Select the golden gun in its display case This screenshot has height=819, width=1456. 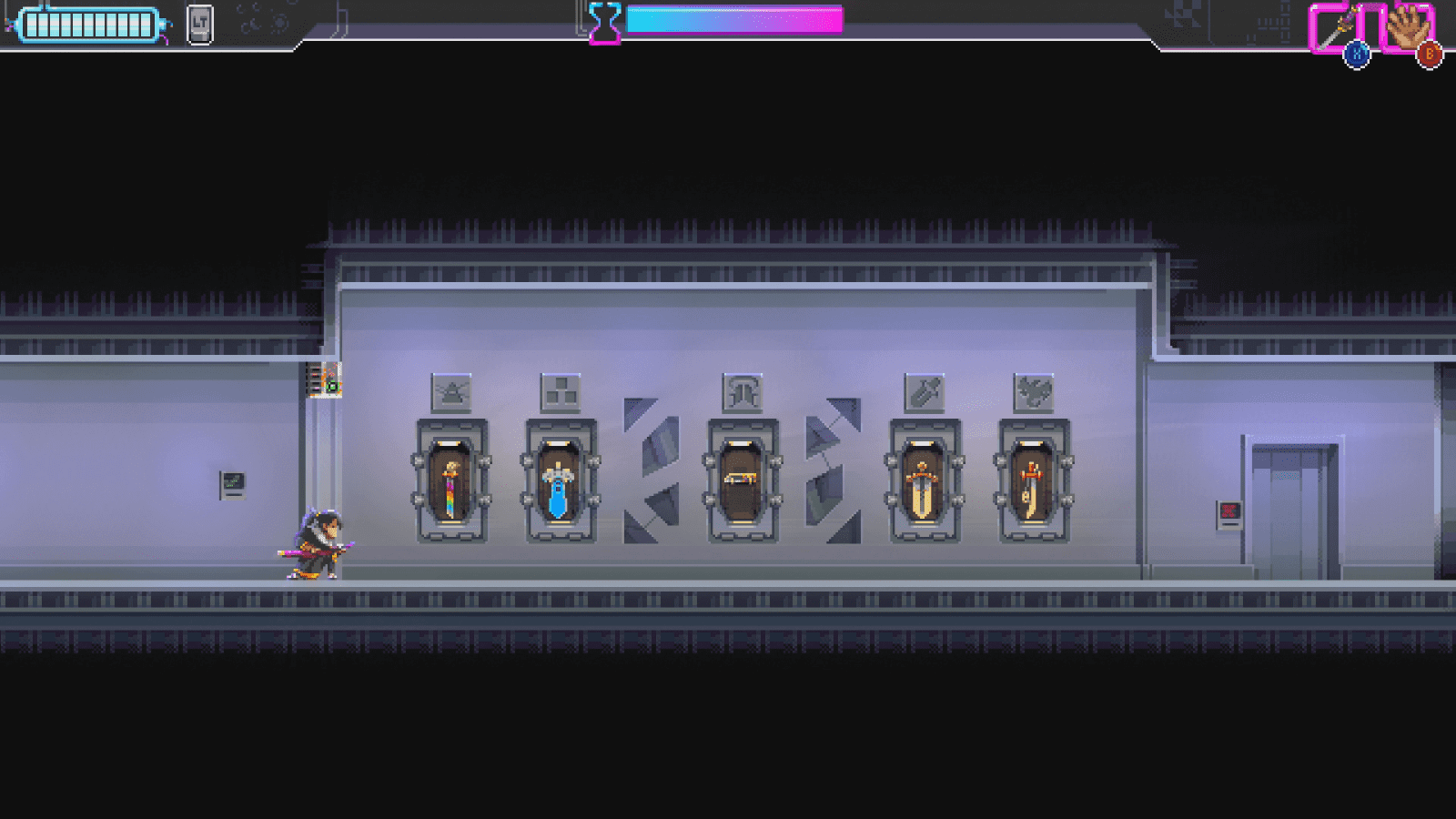pyautogui.click(x=743, y=480)
